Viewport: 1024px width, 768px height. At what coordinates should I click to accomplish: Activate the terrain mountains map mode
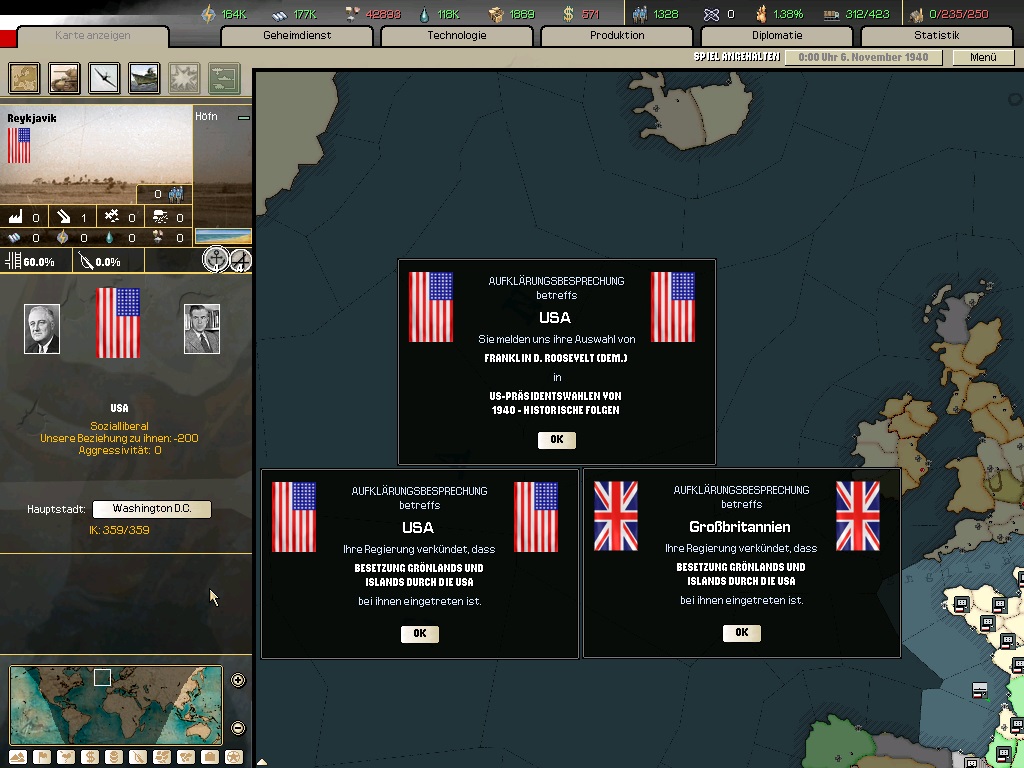[x=17, y=757]
